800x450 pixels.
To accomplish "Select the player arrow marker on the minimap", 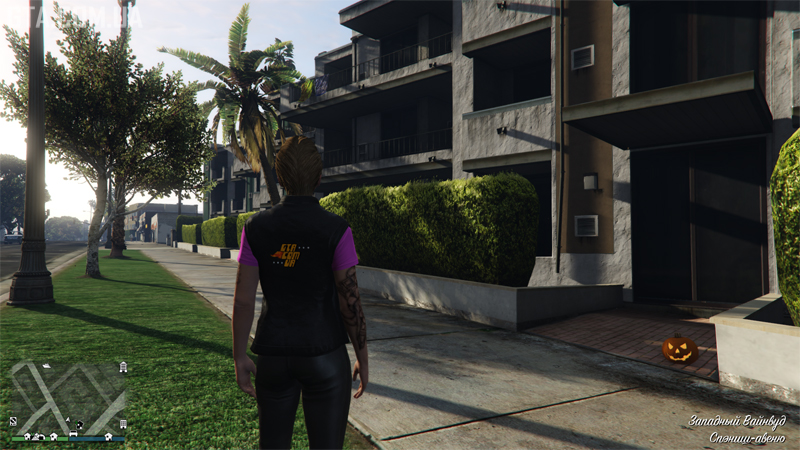I will tap(68, 420).
